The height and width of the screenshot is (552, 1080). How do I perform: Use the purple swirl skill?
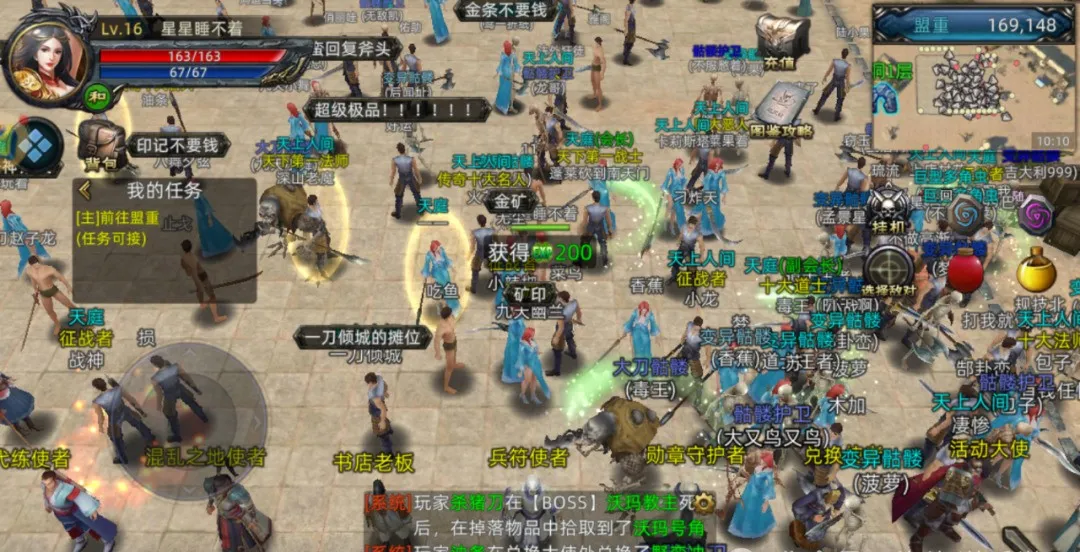tap(1035, 213)
